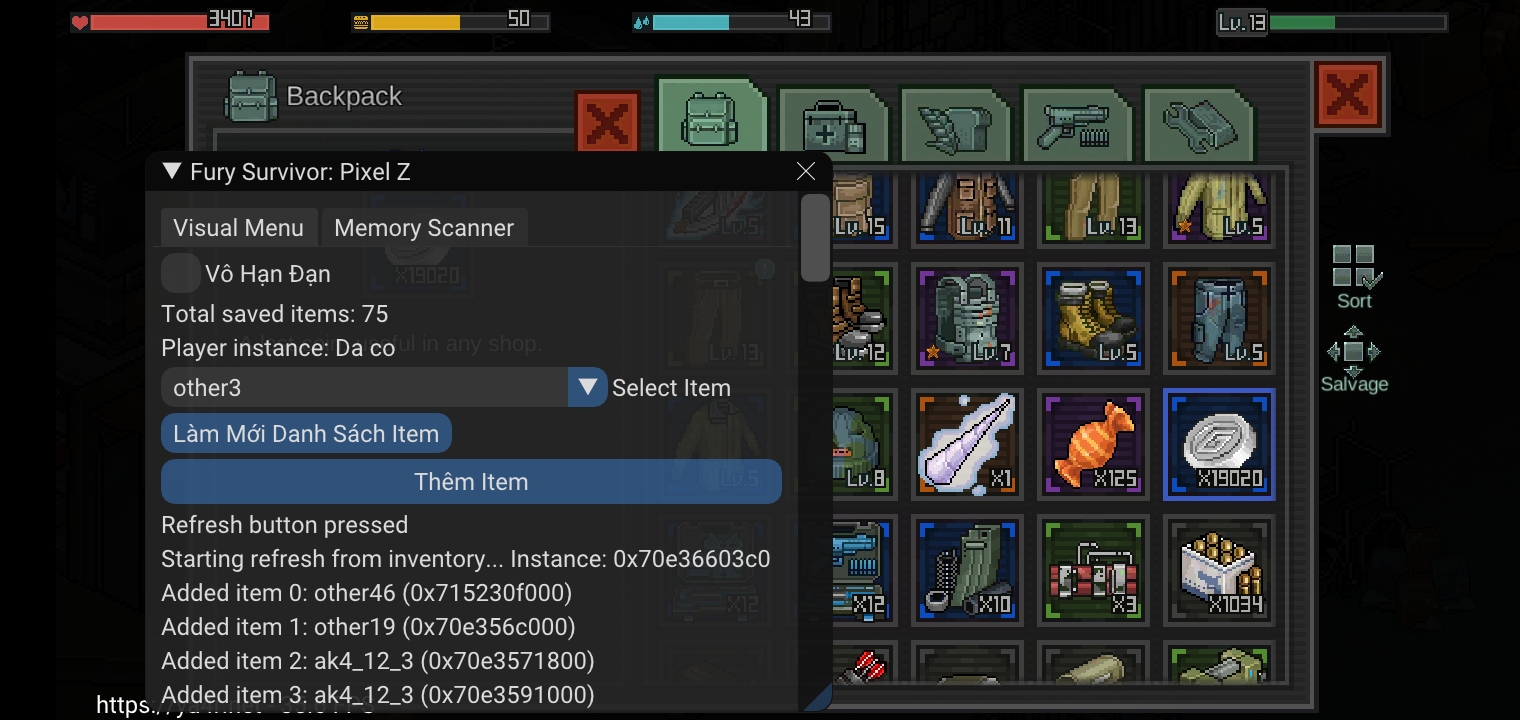Click the Thêm Item button
This screenshot has width=1520, height=720.
pos(470,481)
